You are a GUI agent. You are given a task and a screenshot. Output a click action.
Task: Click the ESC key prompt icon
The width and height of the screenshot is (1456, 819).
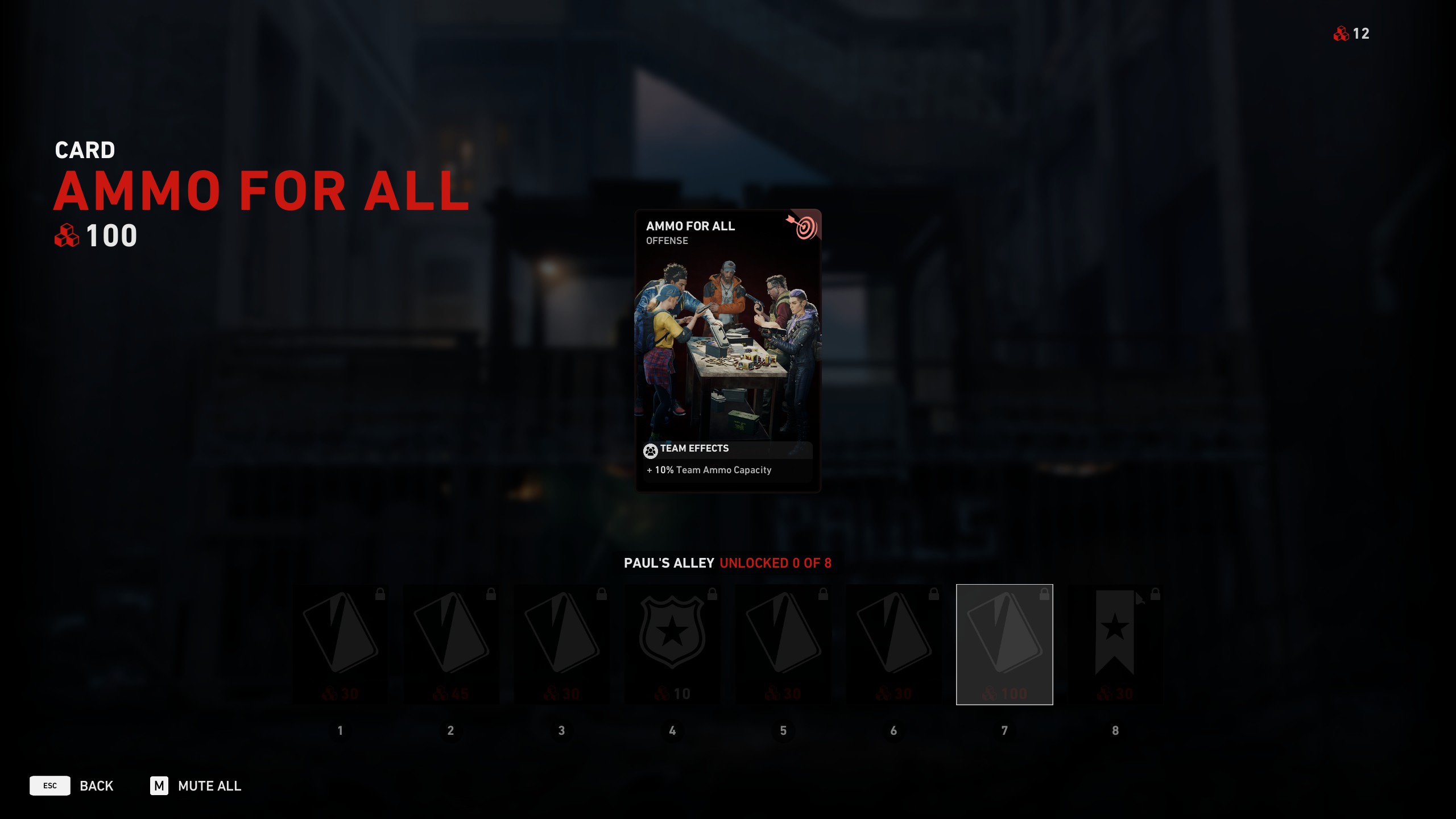(51, 785)
